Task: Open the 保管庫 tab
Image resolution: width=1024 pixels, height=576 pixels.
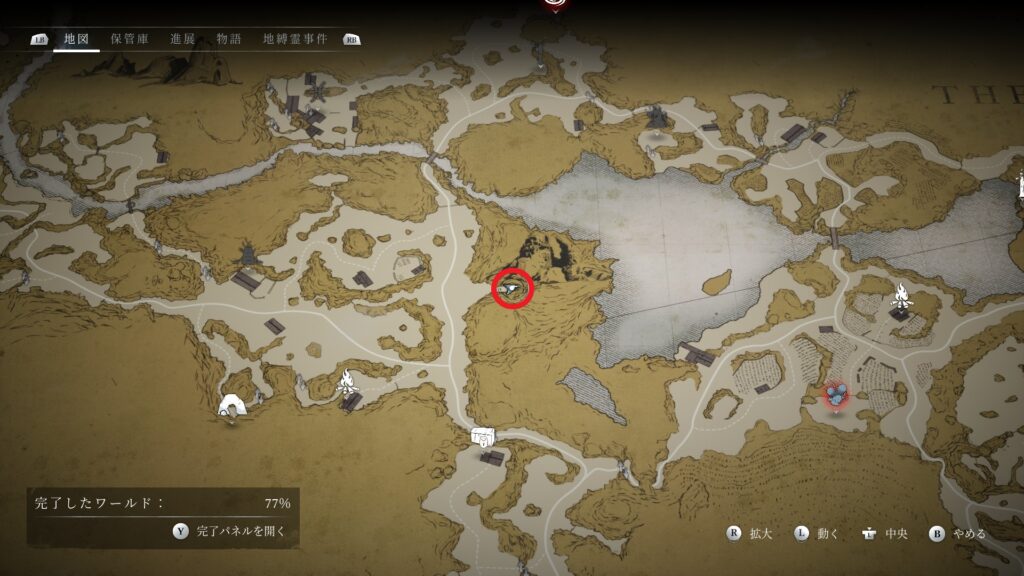Action: point(130,39)
